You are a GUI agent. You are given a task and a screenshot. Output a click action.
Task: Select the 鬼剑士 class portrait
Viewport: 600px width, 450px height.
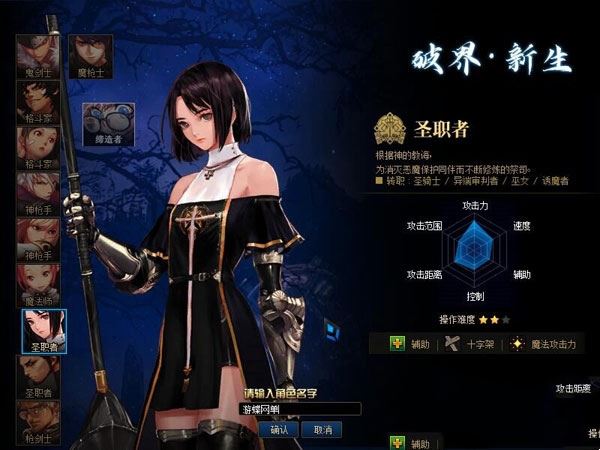(37, 56)
